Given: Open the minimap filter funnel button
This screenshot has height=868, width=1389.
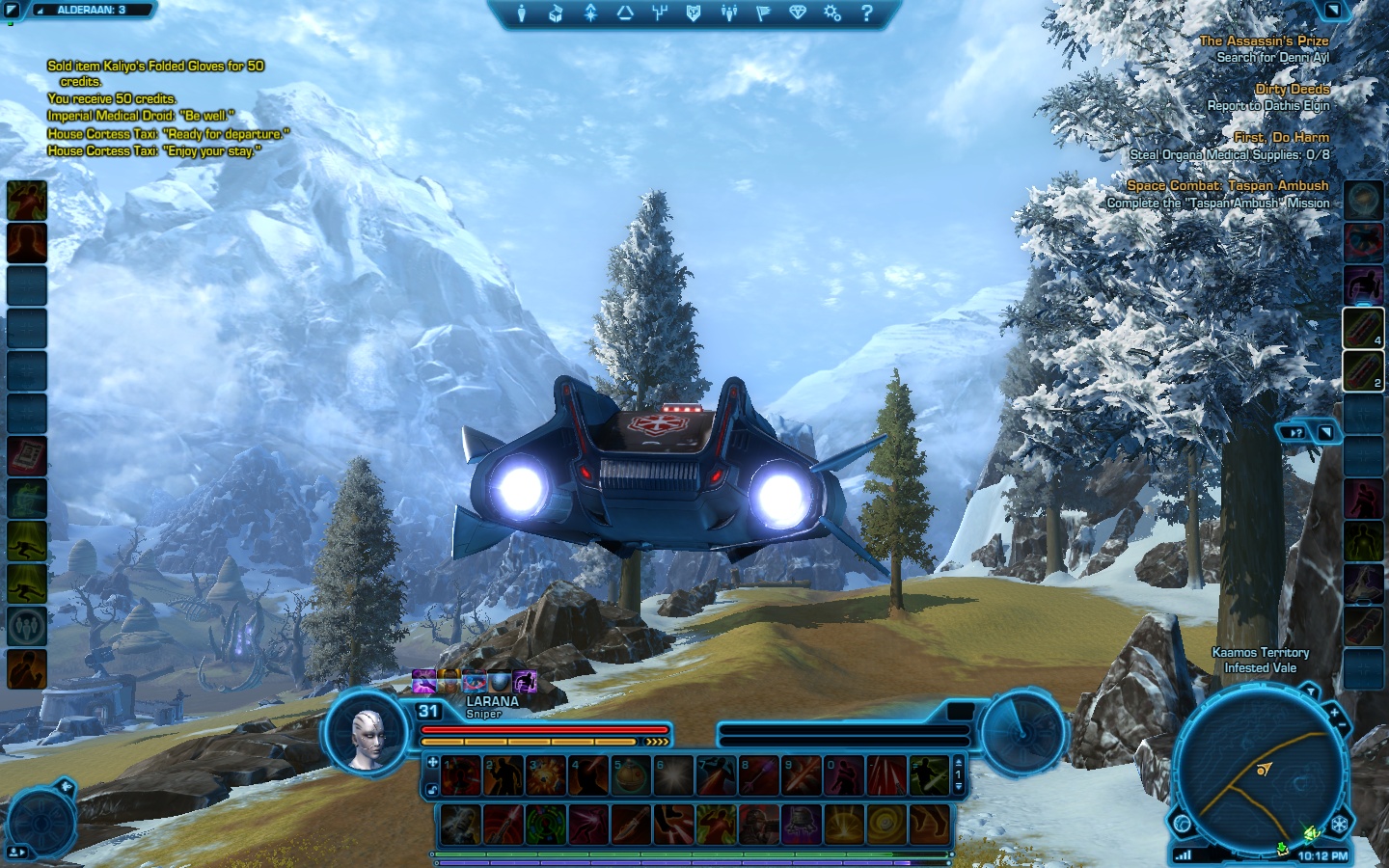Looking at the screenshot, I should coord(1309,692).
